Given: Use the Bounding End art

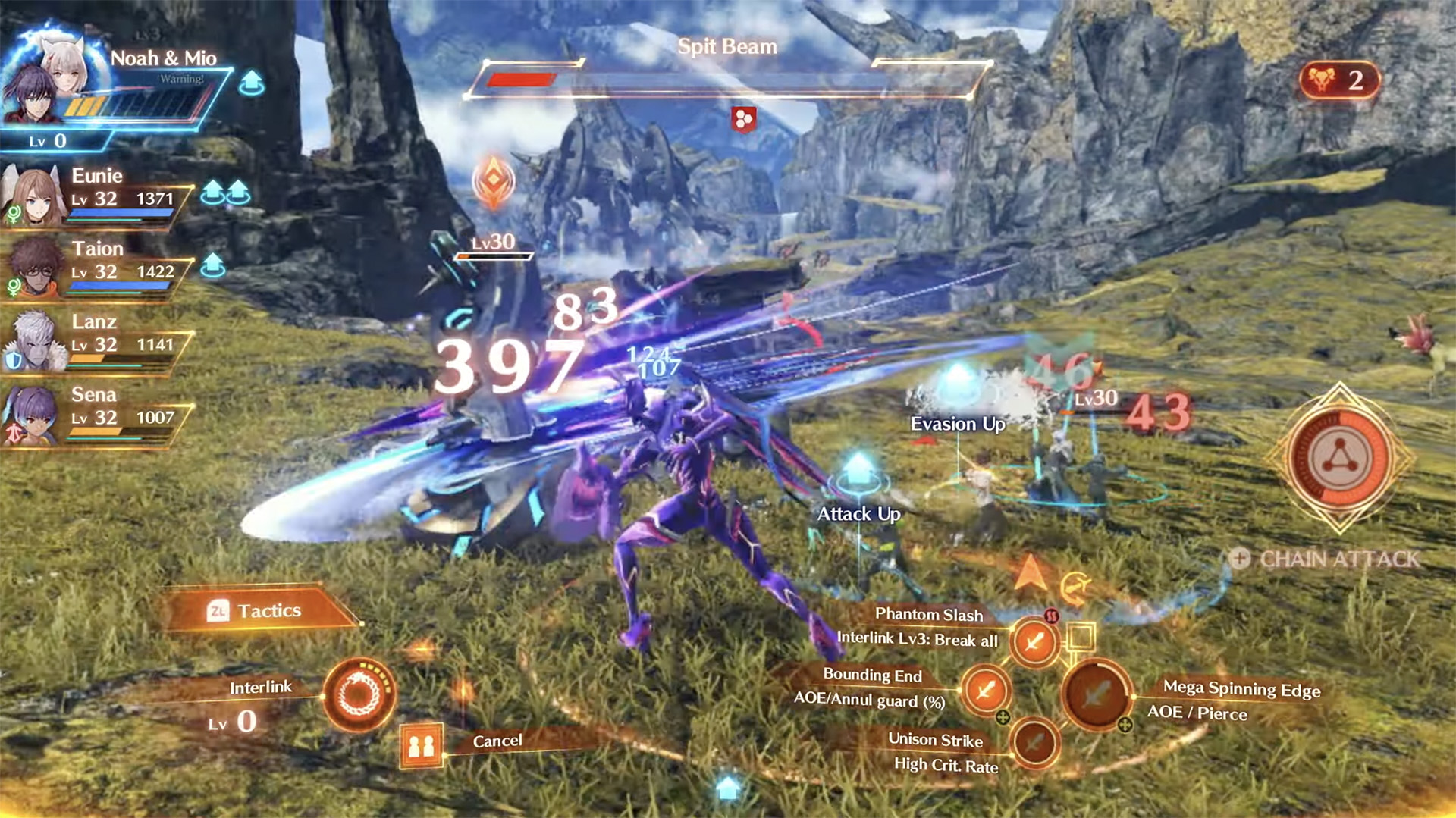Looking at the screenshot, I should [x=985, y=690].
